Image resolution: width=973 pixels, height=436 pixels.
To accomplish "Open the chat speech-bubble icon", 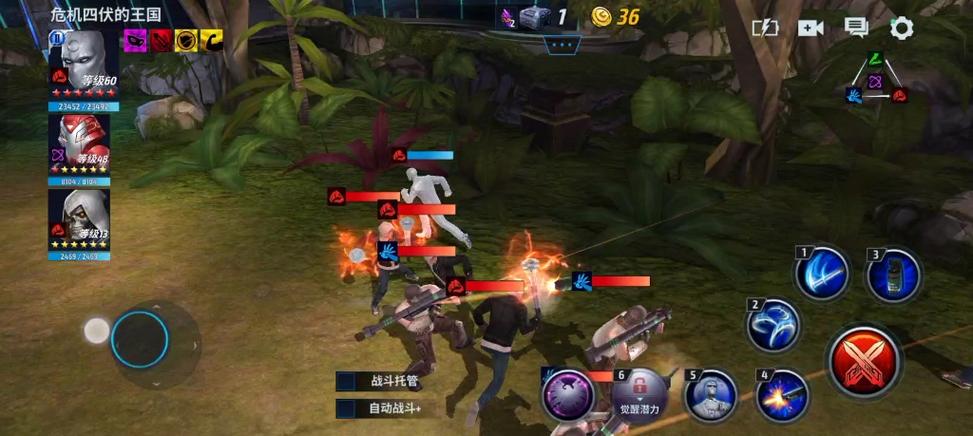I will pyautogui.click(x=856, y=28).
